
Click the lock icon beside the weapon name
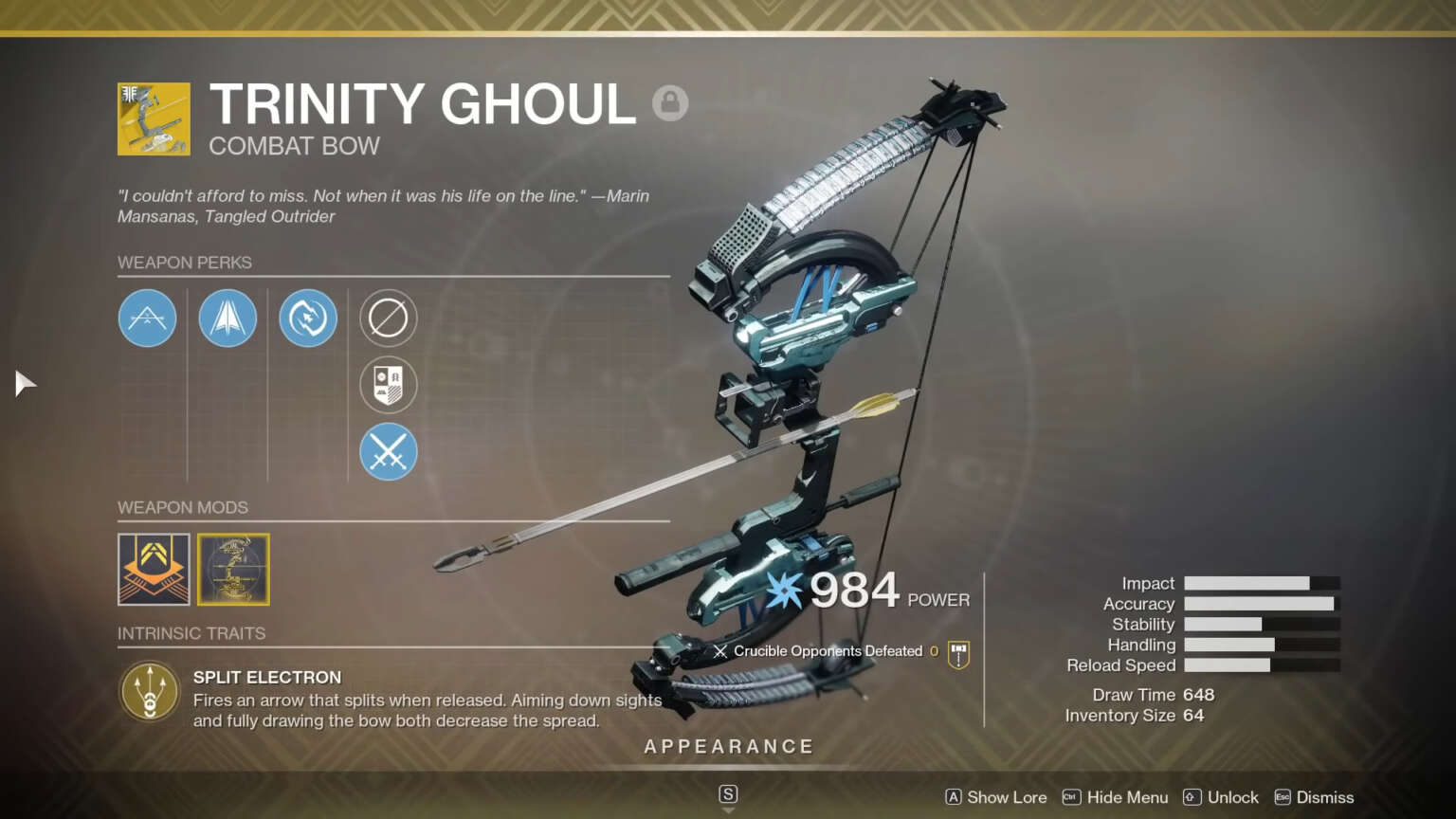click(x=671, y=101)
